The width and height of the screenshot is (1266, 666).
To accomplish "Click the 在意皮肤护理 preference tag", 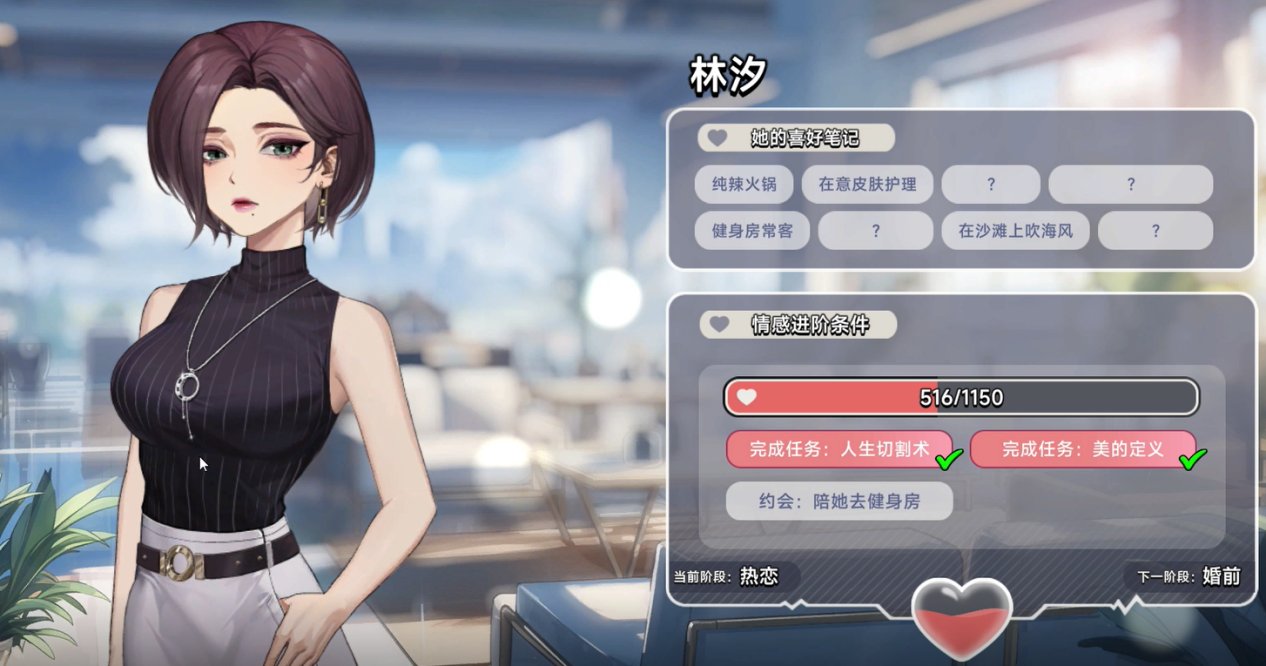I will pyautogui.click(x=867, y=184).
